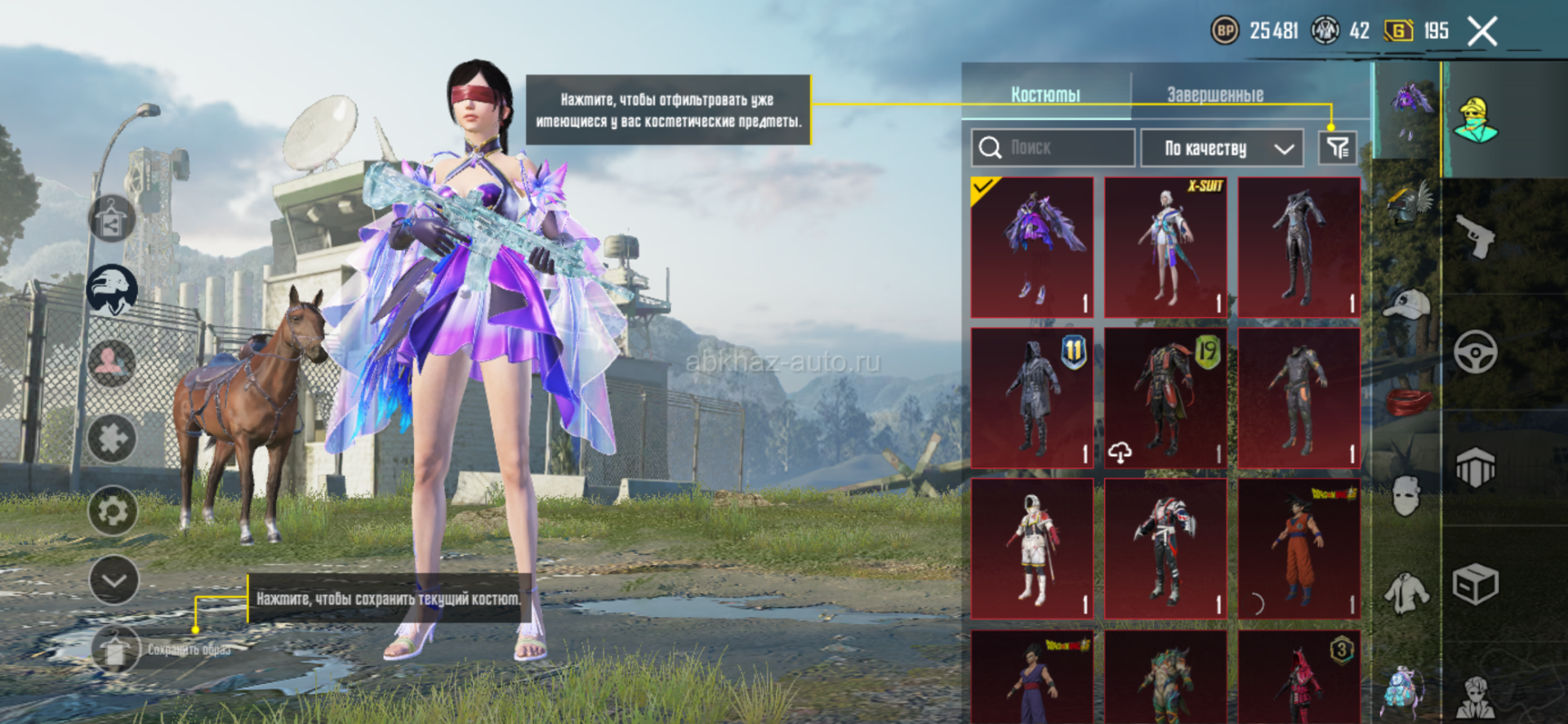Choose the white and red hooded costume
The width and height of the screenshot is (1568, 724).
1032,549
